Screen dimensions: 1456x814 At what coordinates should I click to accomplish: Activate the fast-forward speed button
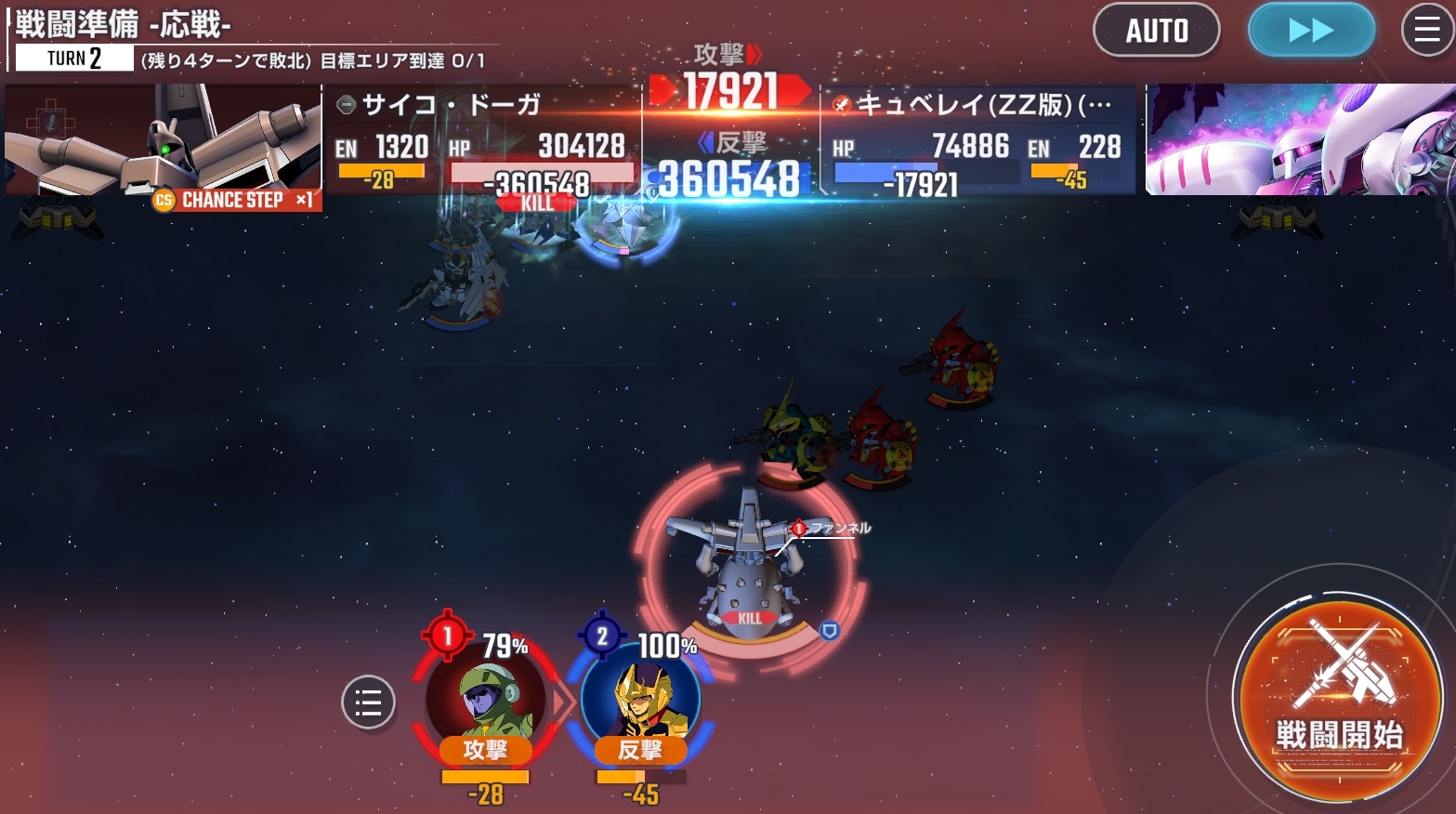click(1311, 31)
